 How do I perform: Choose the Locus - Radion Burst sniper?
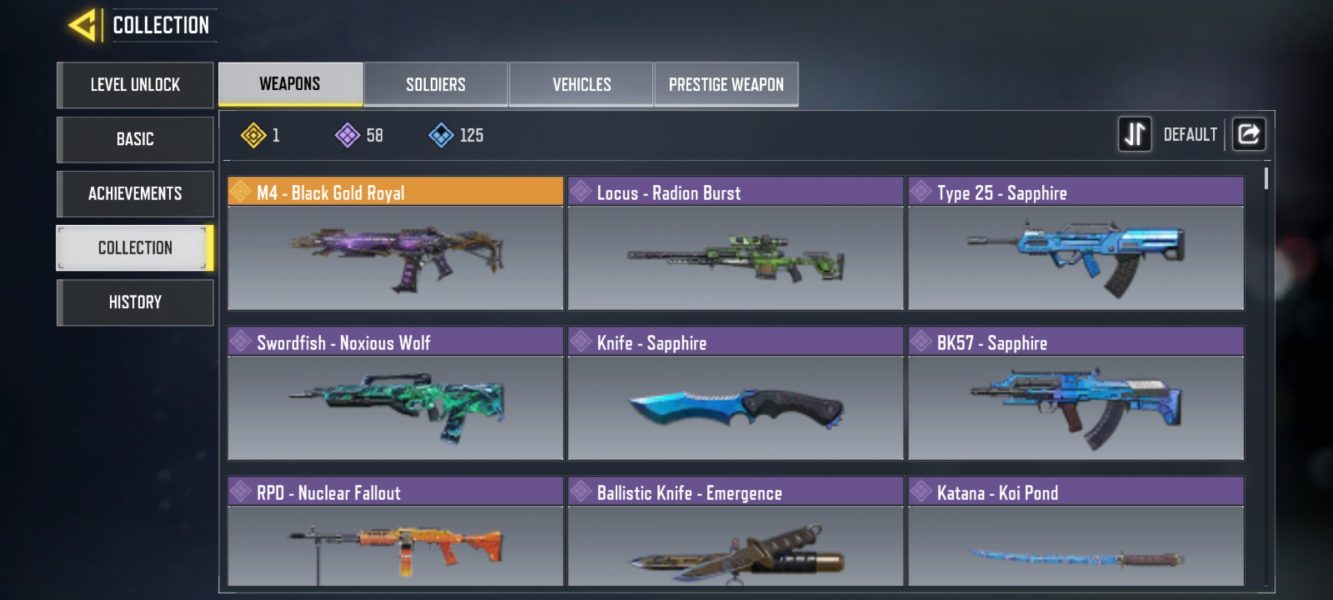coord(735,245)
